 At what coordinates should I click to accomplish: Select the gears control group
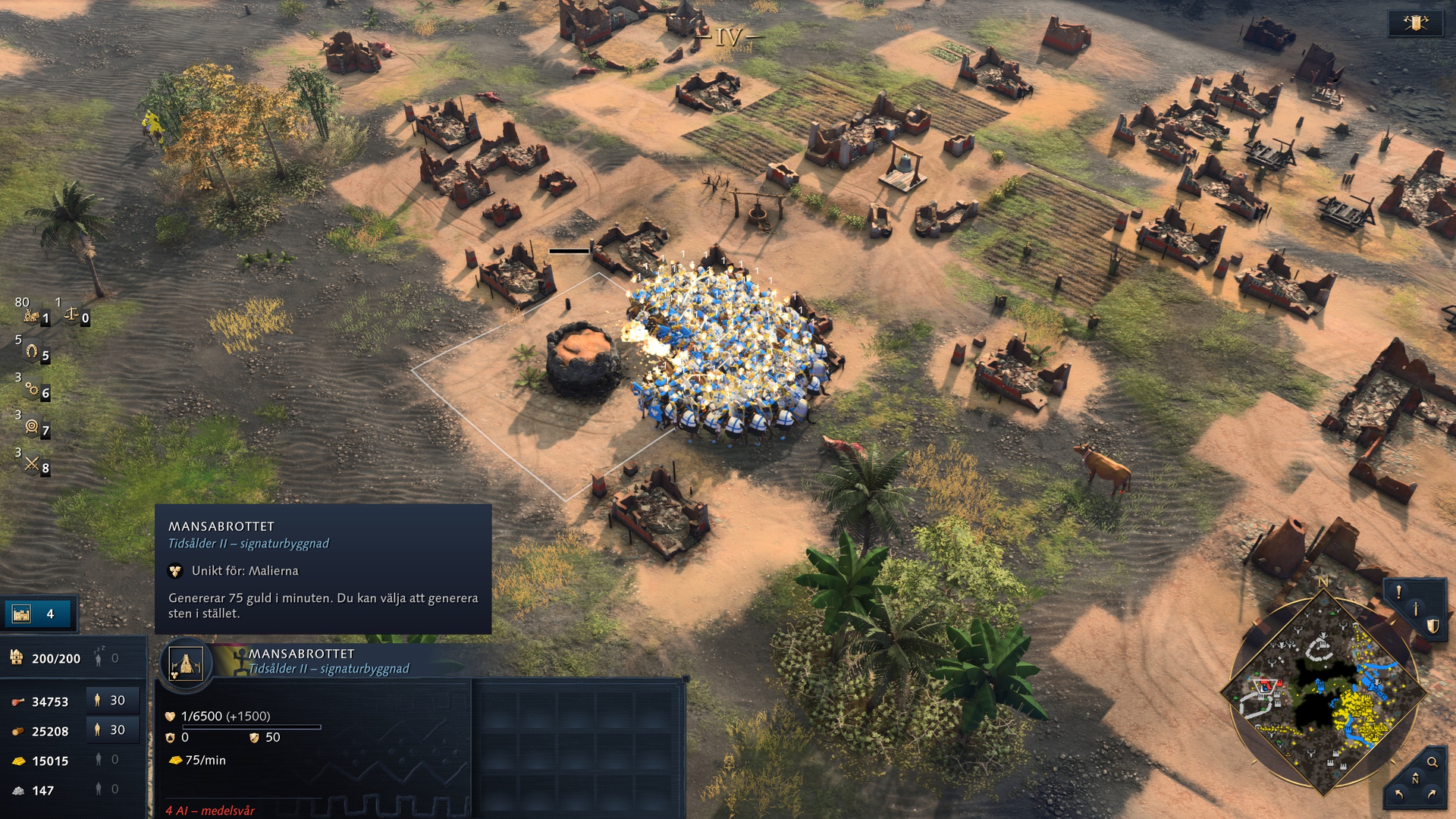coord(34,391)
